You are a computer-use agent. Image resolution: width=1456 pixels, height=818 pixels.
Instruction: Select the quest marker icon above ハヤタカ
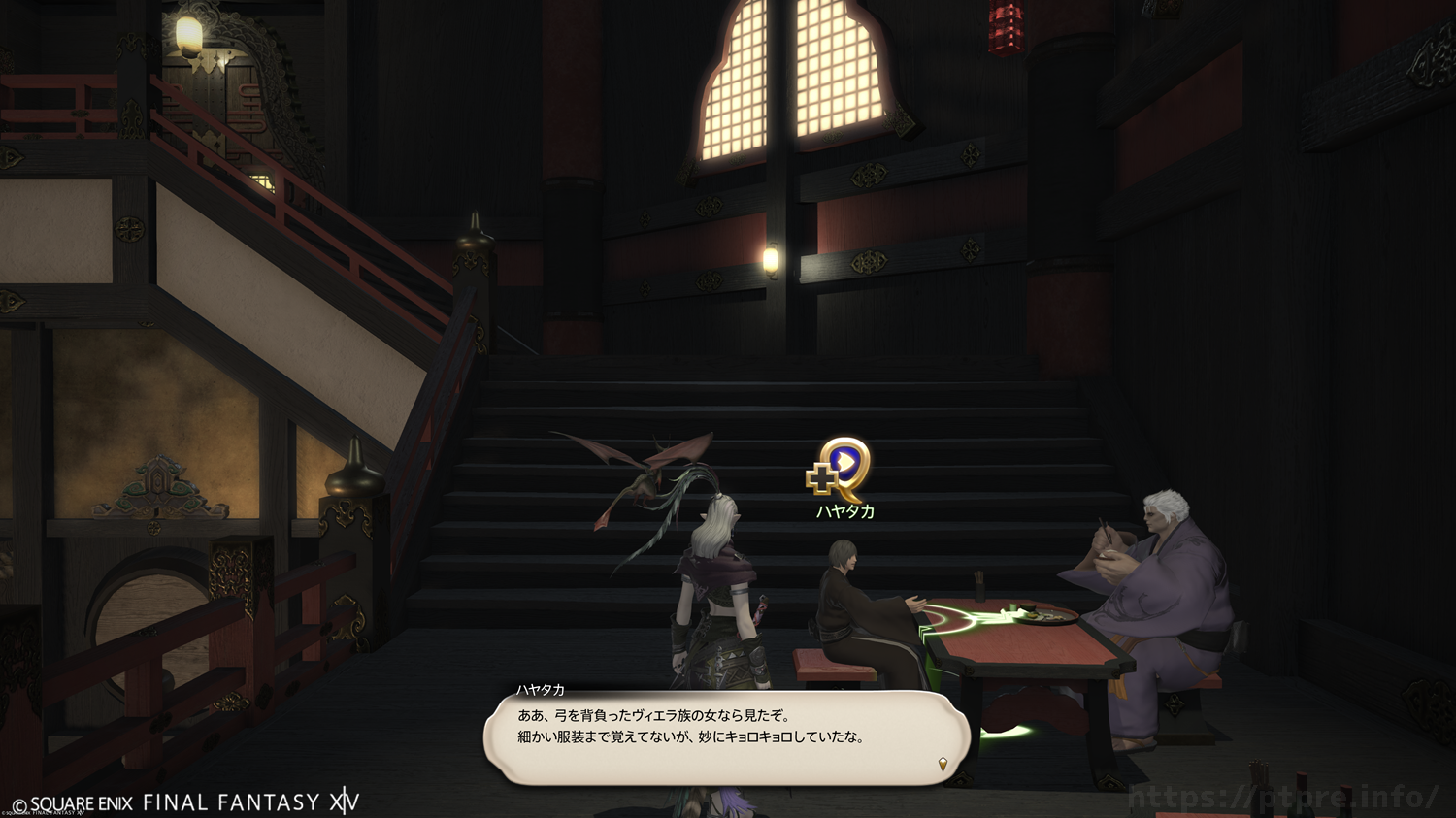pos(841,470)
